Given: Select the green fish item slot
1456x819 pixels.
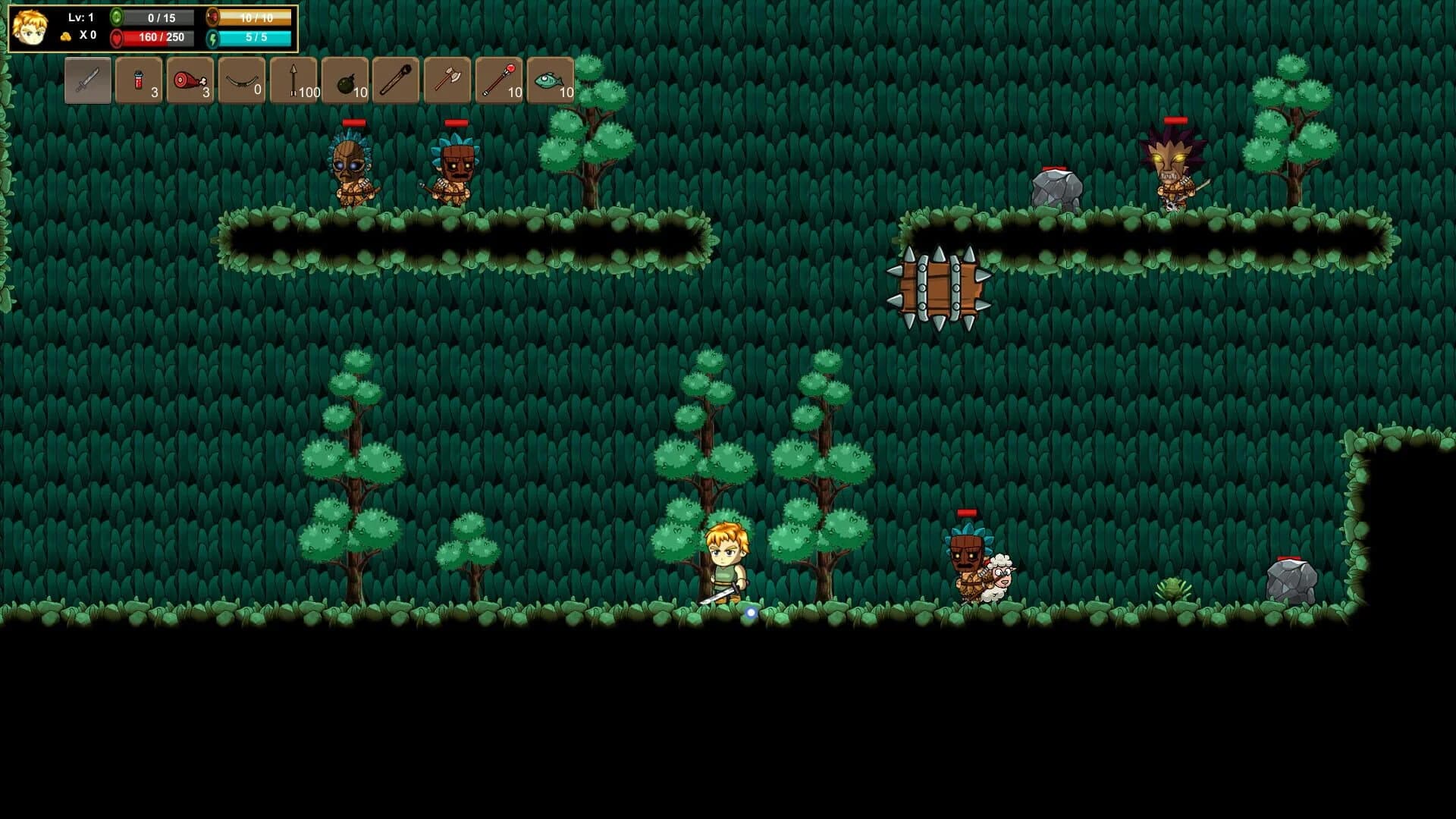Looking at the screenshot, I should 549,80.
